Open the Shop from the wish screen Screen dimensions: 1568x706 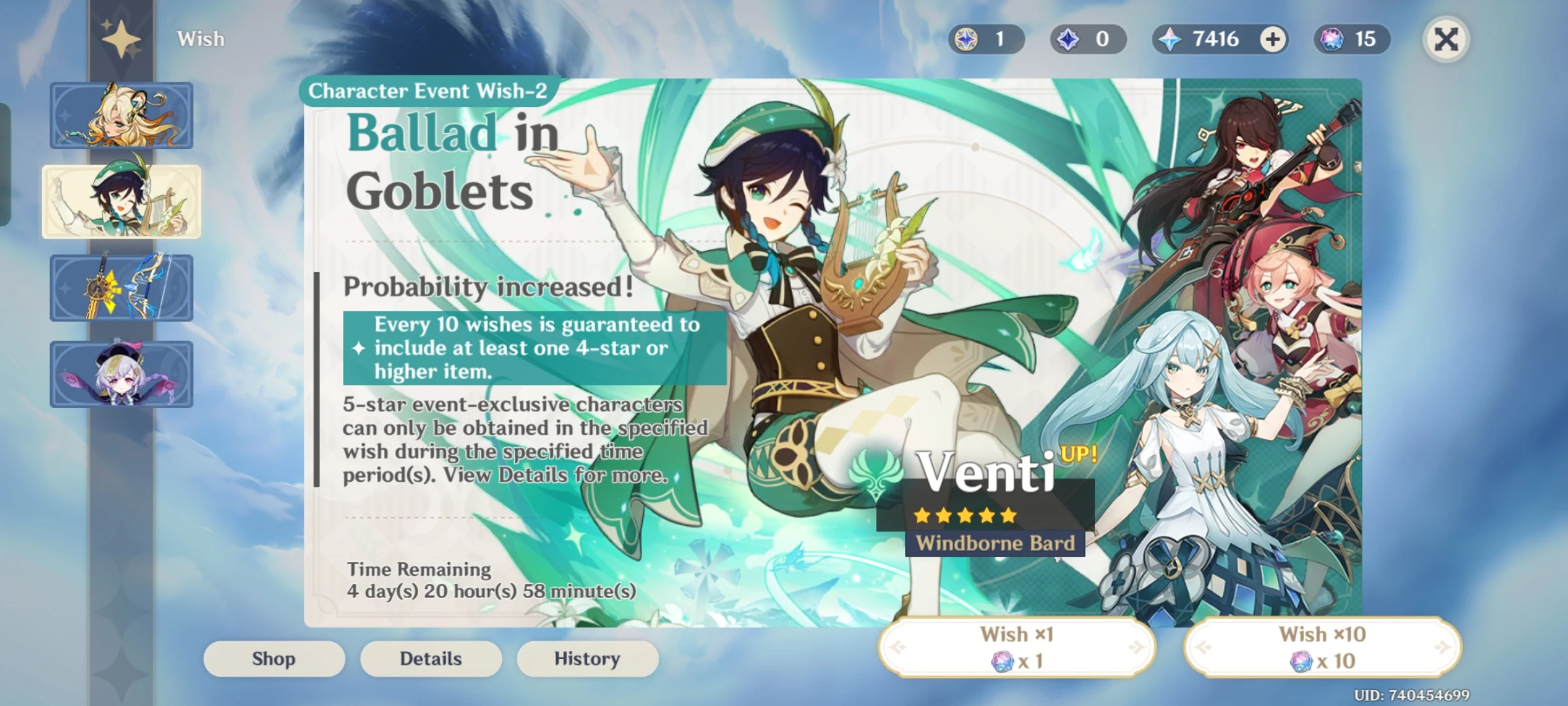273,658
